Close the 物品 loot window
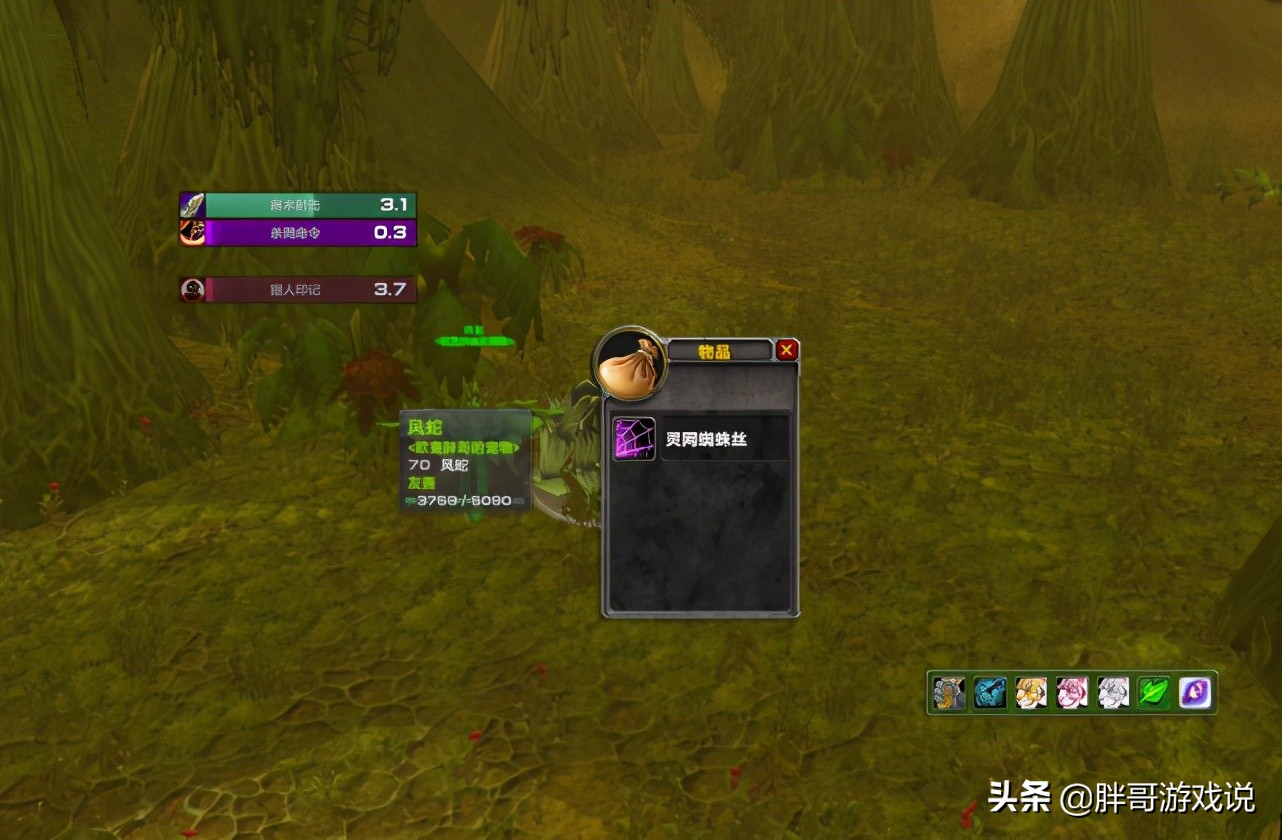The image size is (1282, 840). click(787, 350)
